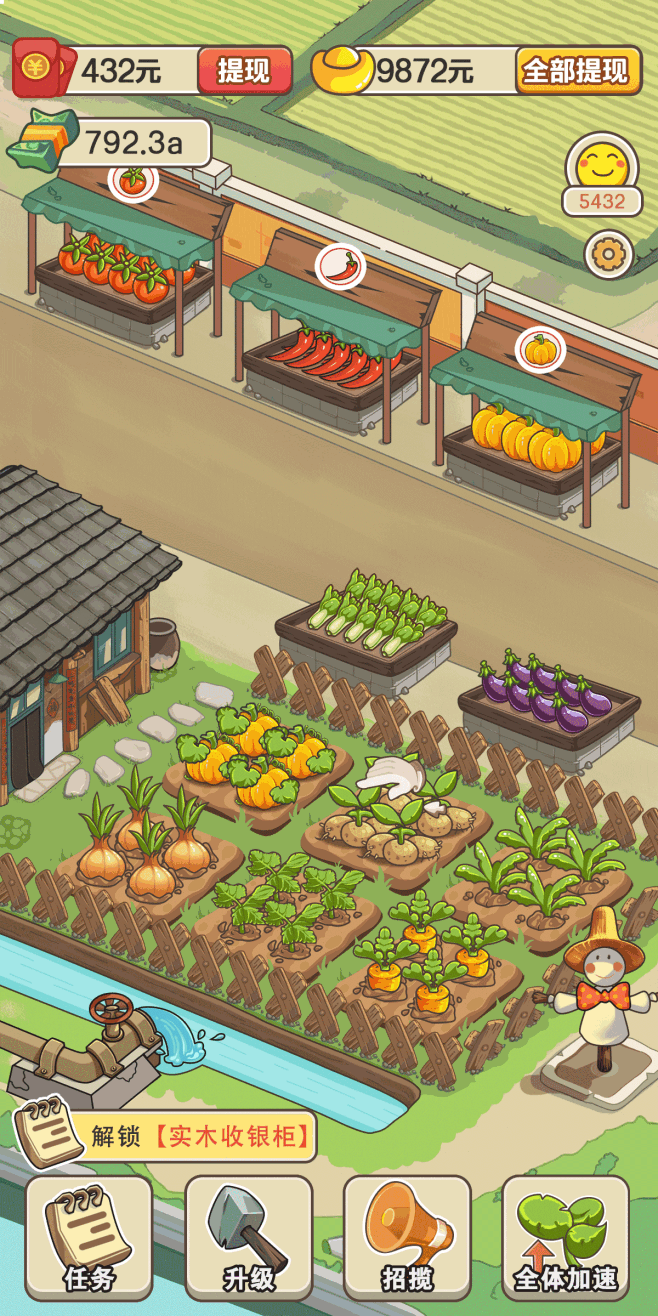Tap the chili pepper bubble icon
Image resolution: width=658 pixels, height=1316 pixels.
click(x=341, y=266)
